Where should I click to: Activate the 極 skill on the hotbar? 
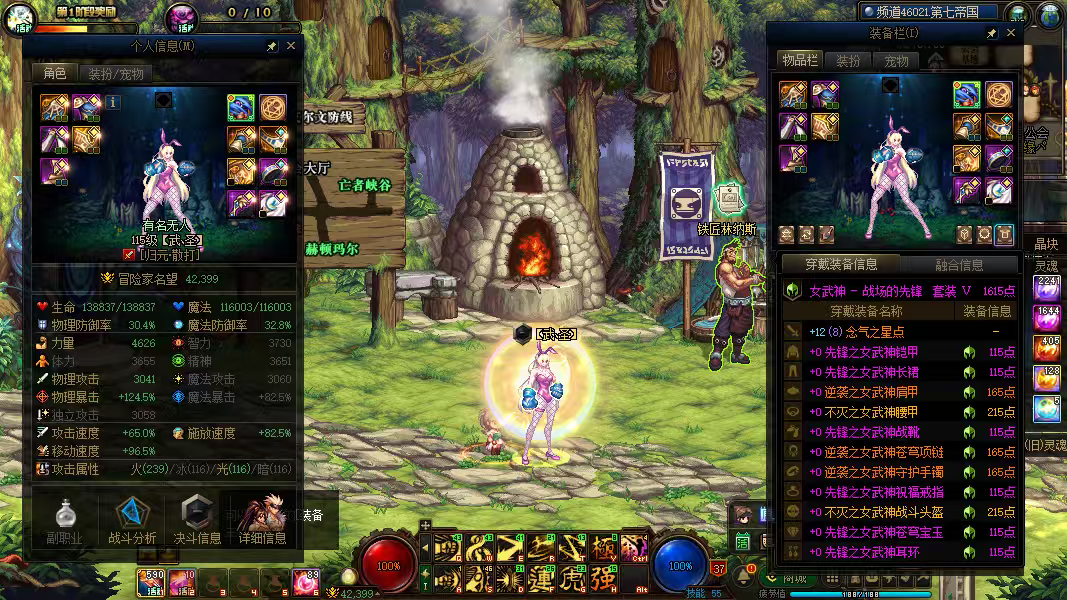pyautogui.click(x=603, y=548)
